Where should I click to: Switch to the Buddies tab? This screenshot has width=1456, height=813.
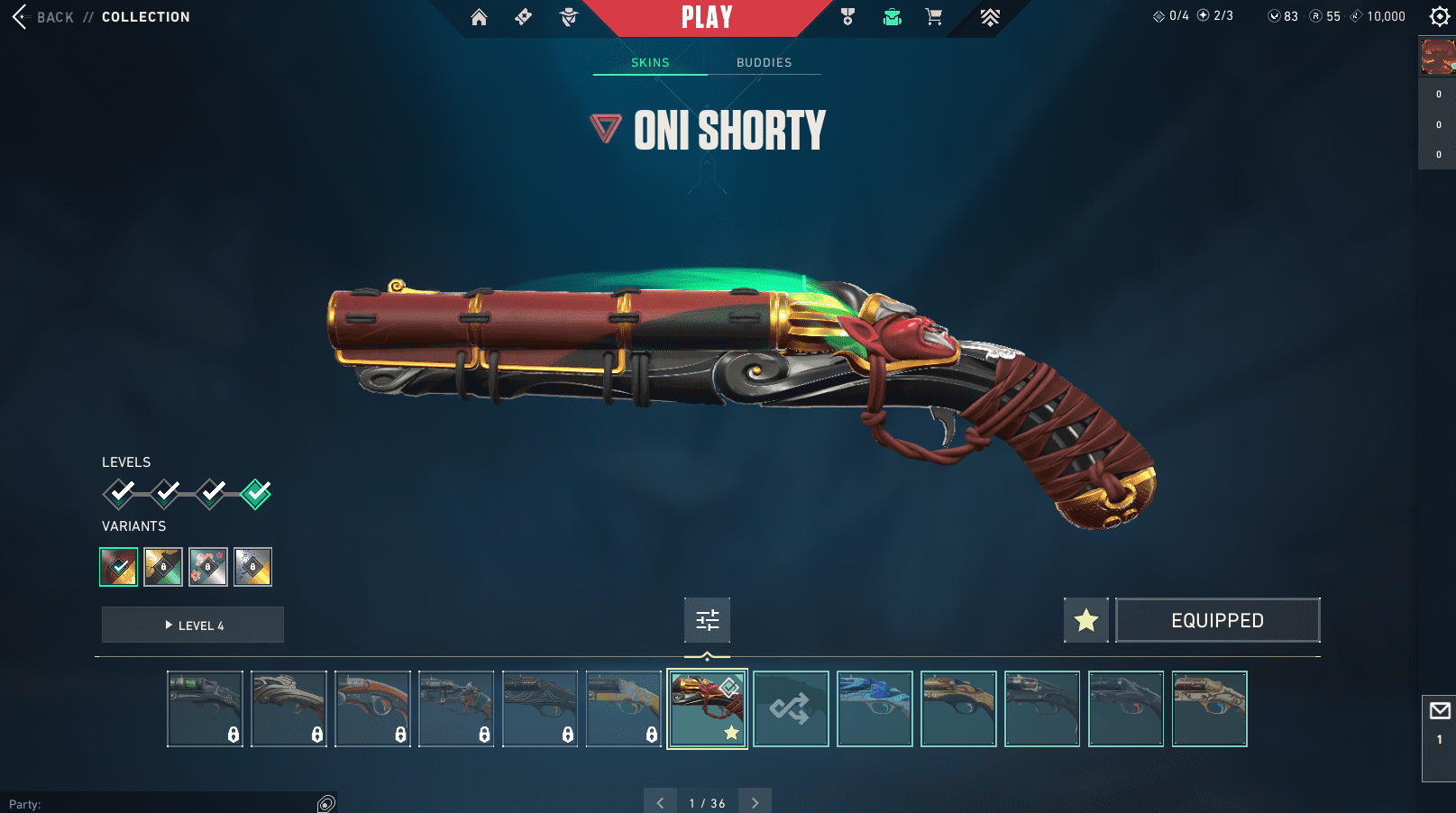click(x=764, y=62)
